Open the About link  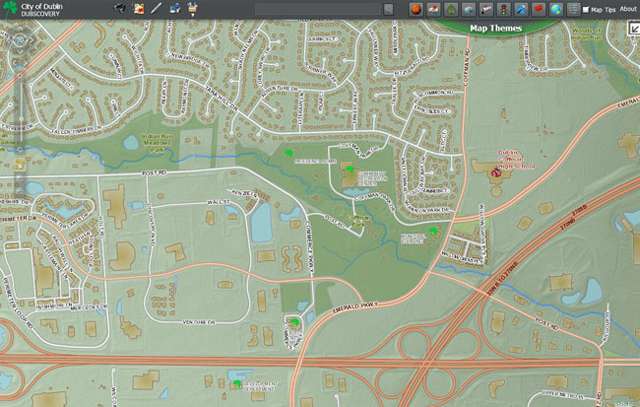[629, 9]
